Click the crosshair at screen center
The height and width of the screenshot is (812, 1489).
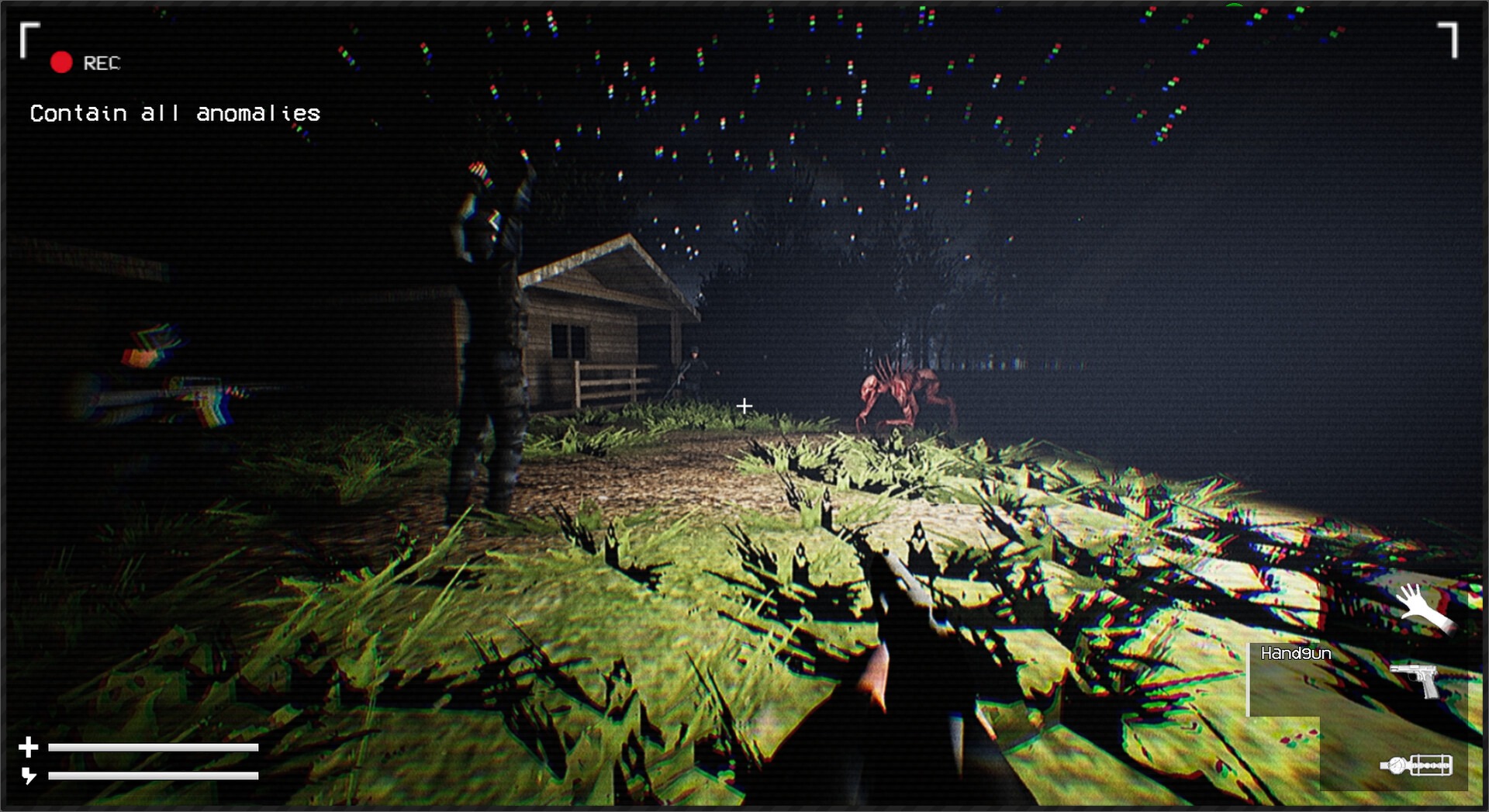(x=745, y=404)
